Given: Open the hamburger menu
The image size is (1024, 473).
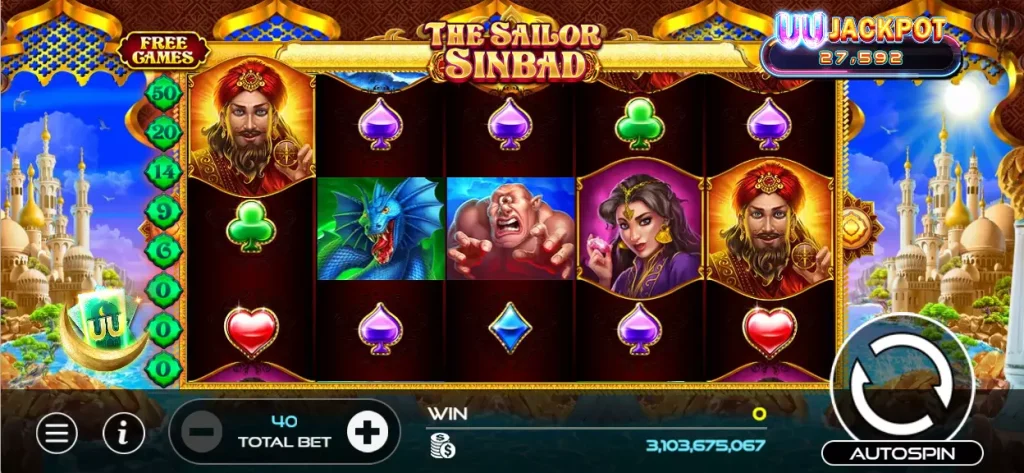Looking at the screenshot, I should click(x=57, y=432).
